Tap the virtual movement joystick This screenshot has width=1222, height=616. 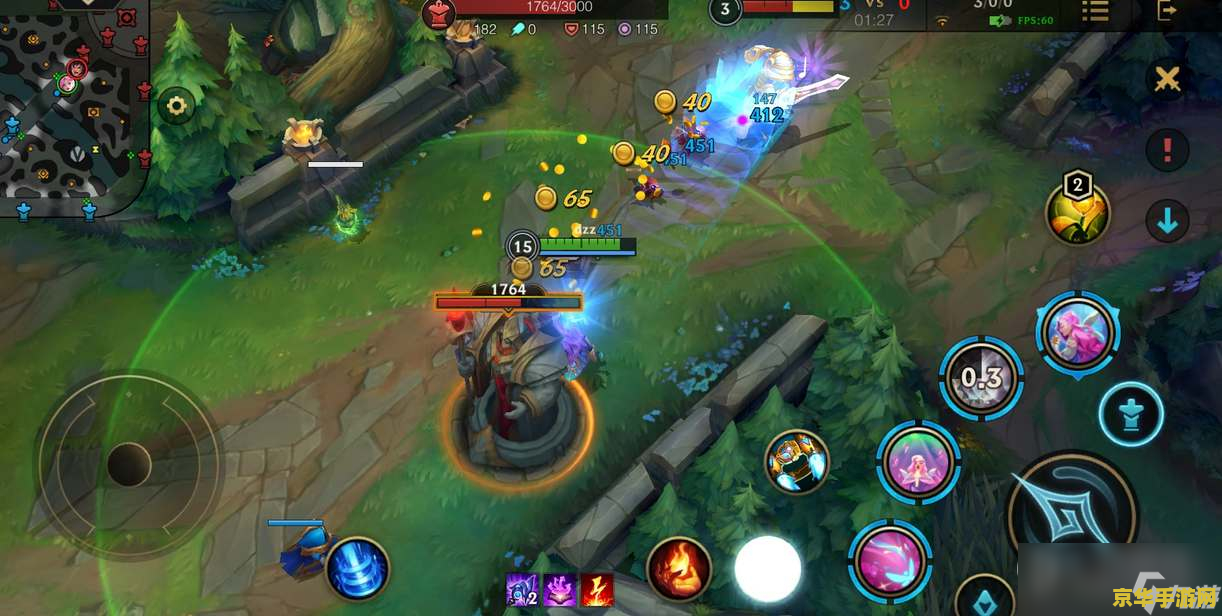coord(128,465)
